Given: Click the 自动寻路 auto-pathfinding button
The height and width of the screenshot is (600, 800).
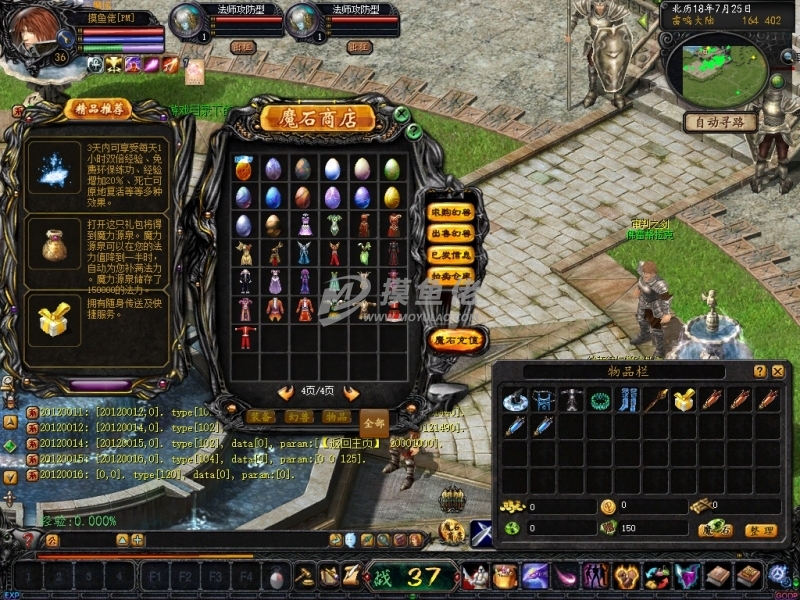Looking at the screenshot, I should [720, 122].
